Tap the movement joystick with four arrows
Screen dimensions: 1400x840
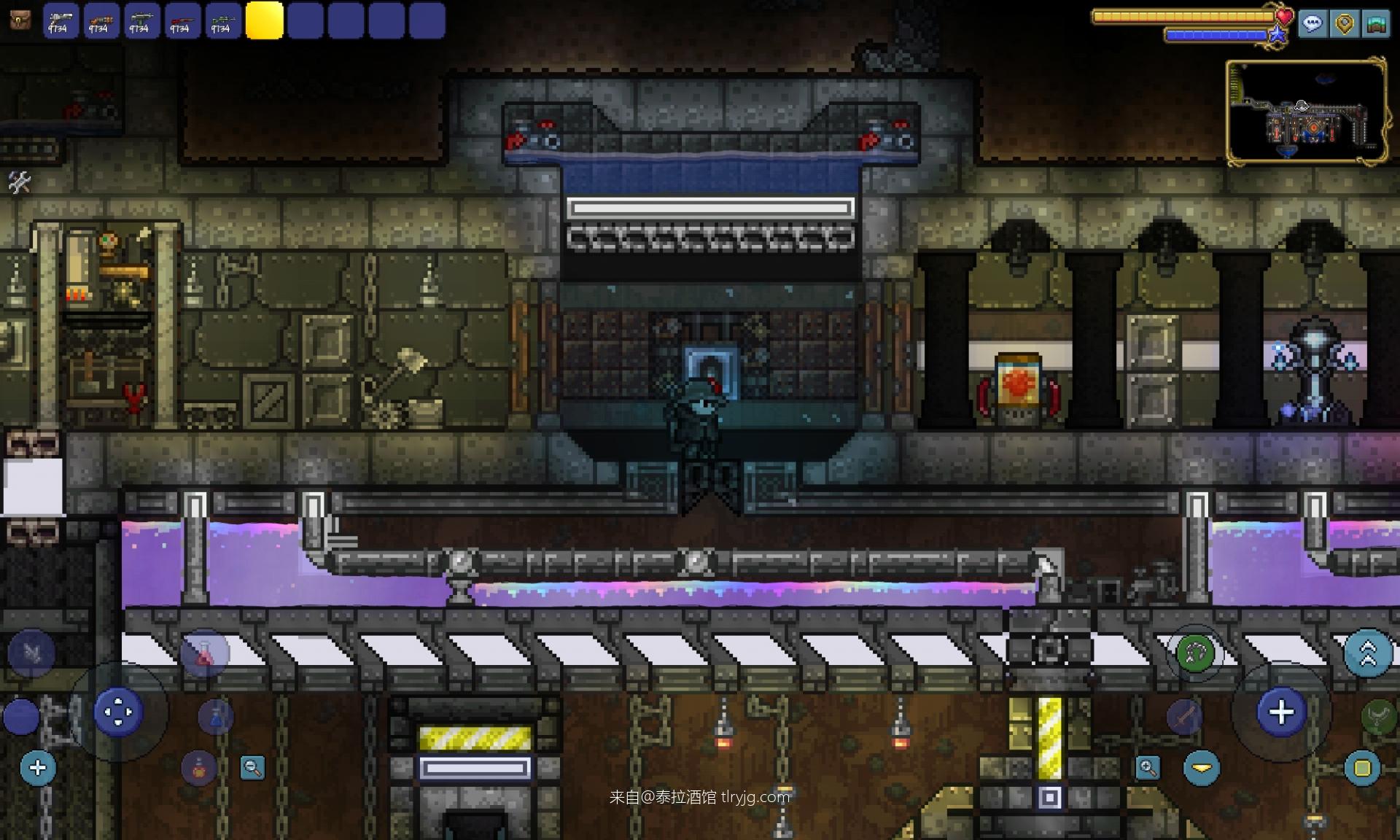[x=118, y=712]
